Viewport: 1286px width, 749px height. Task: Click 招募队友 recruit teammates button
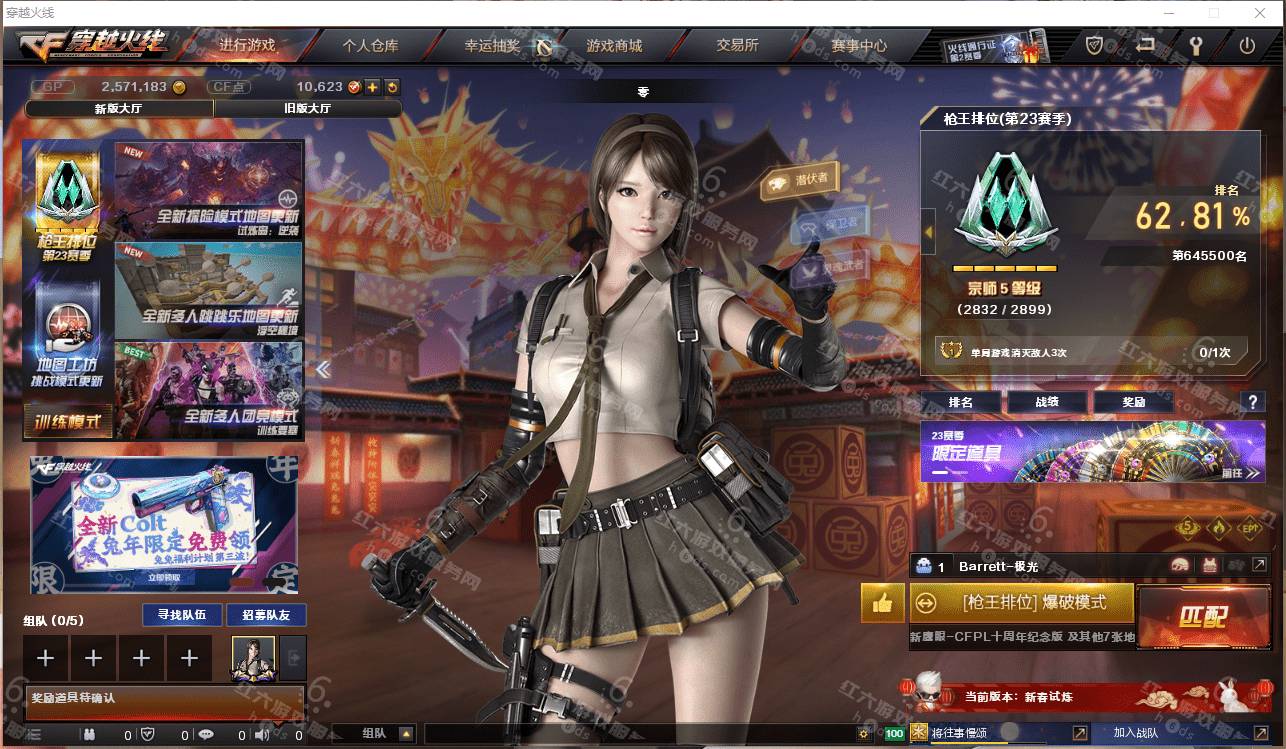point(266,615)
